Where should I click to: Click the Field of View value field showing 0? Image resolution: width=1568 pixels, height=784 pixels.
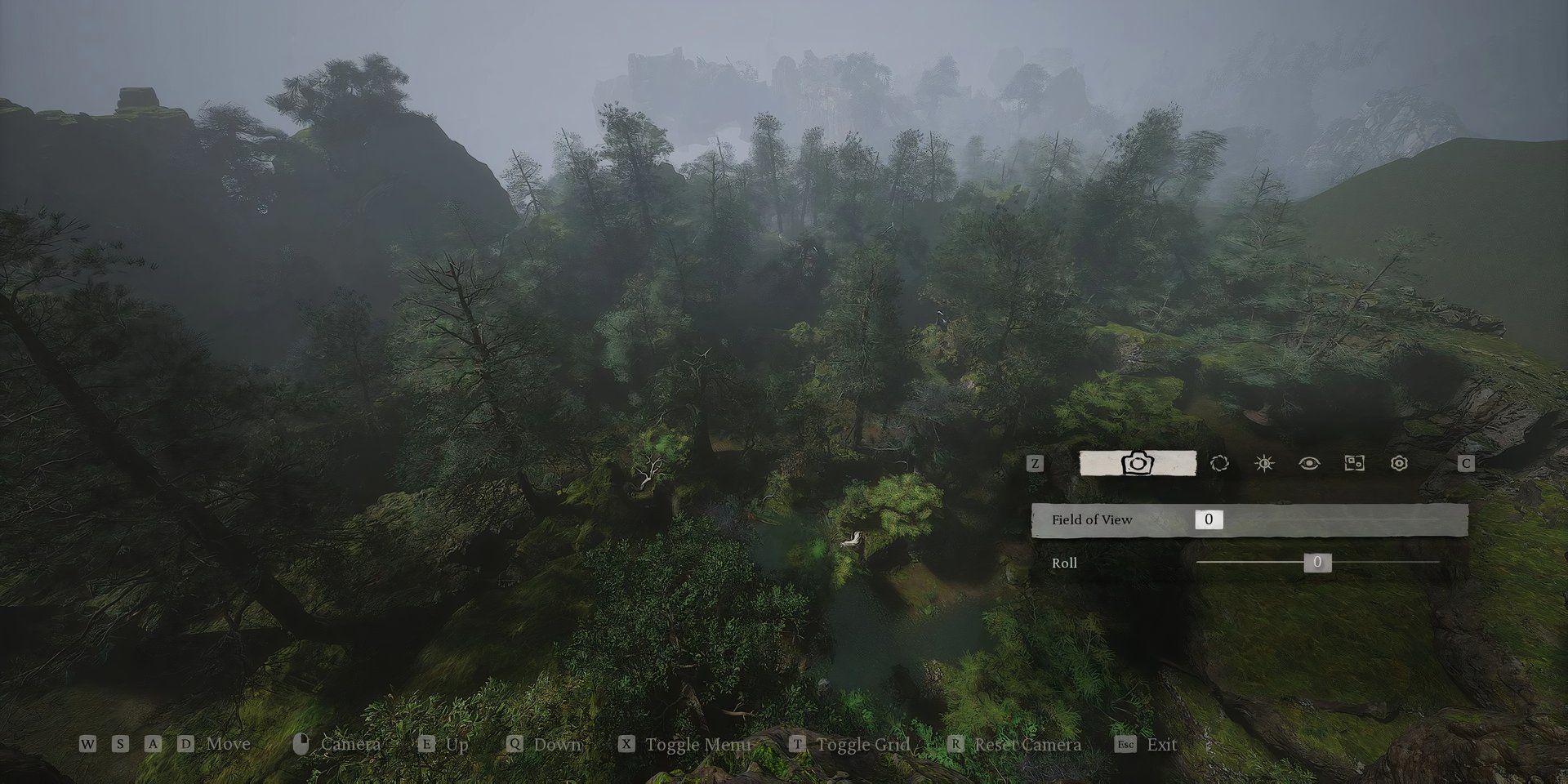(x=1208, y=519)
